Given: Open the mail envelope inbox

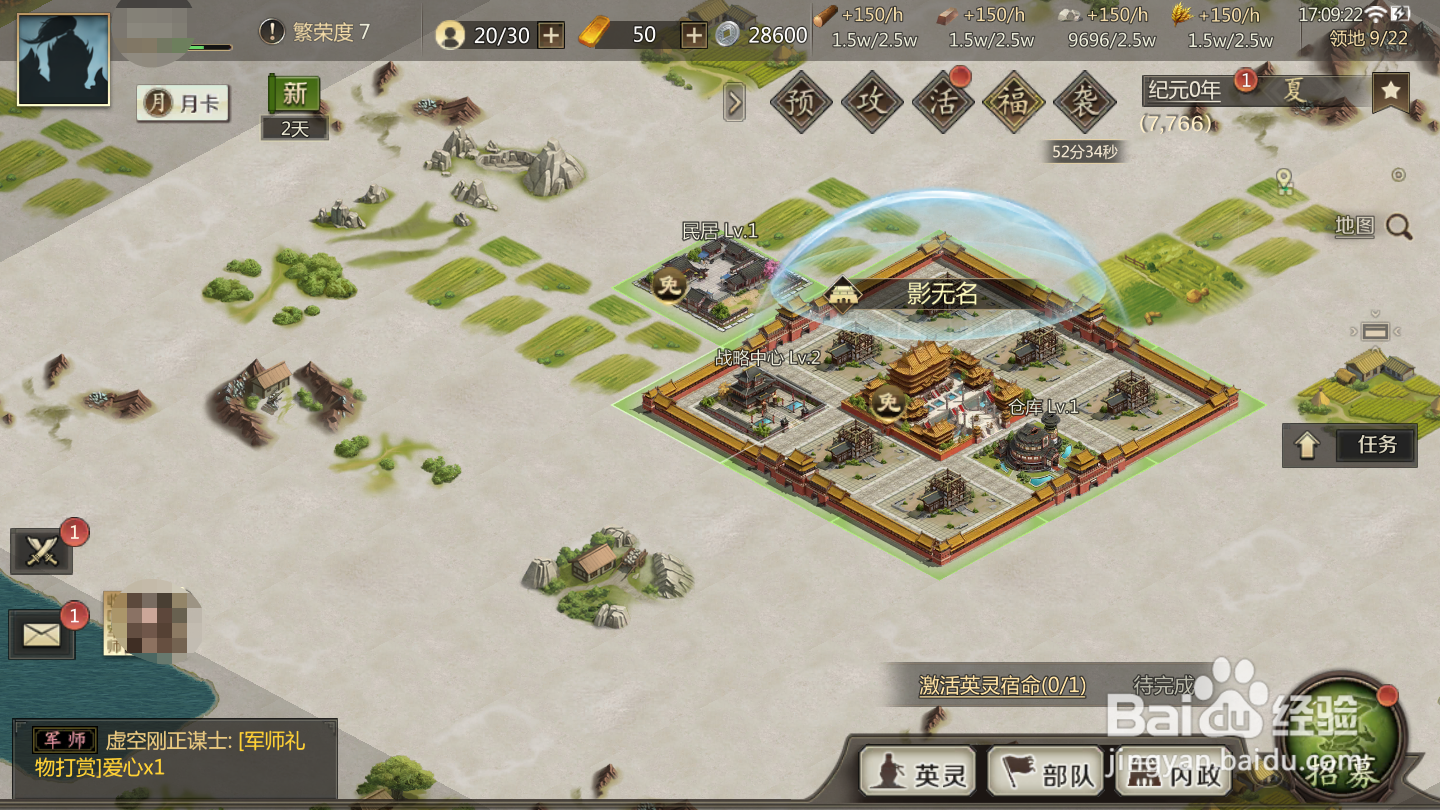Looking at the screenshot, I should [x=42, y=634].
